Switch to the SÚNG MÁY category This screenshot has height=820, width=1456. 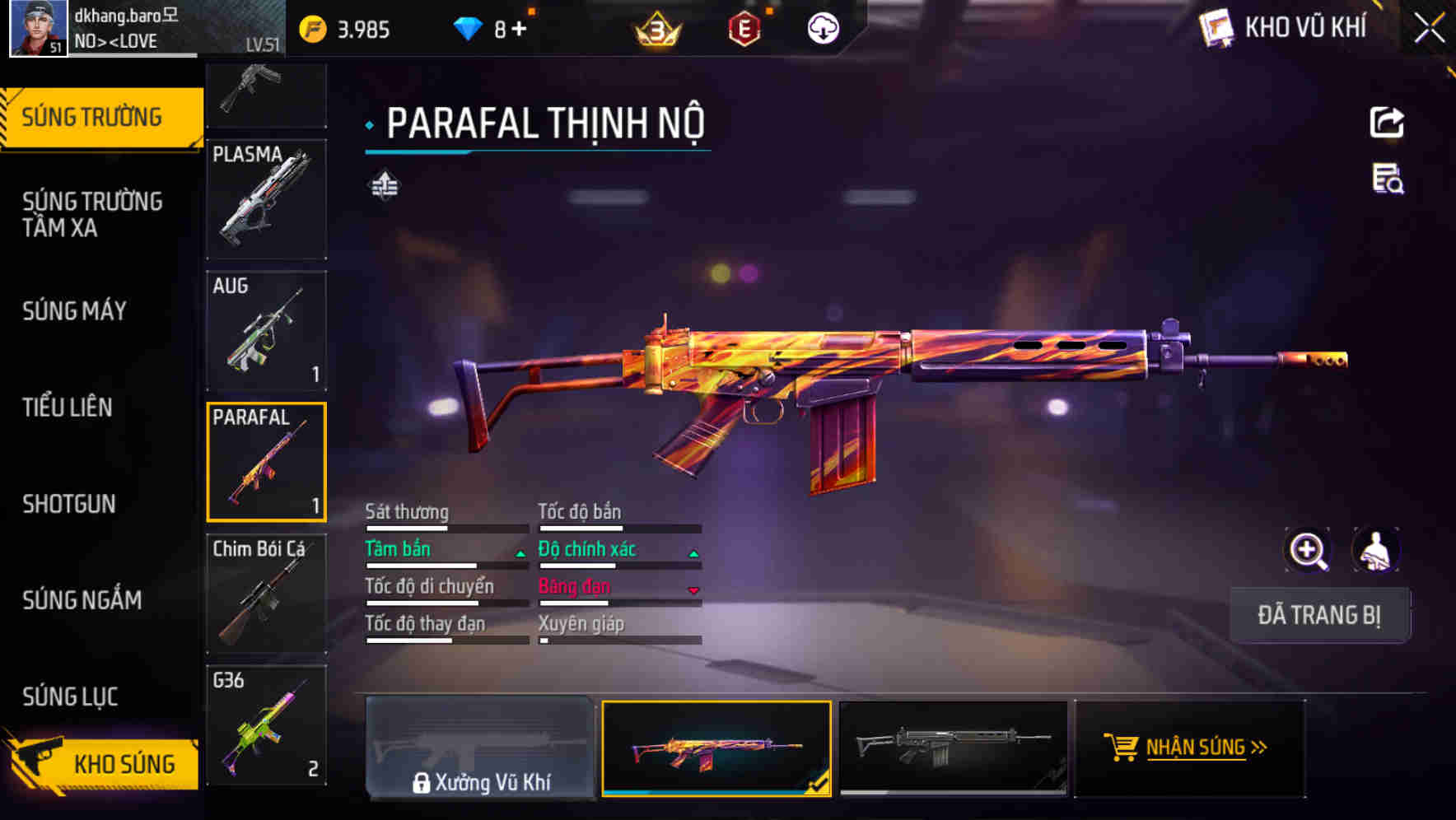(74, 311)
